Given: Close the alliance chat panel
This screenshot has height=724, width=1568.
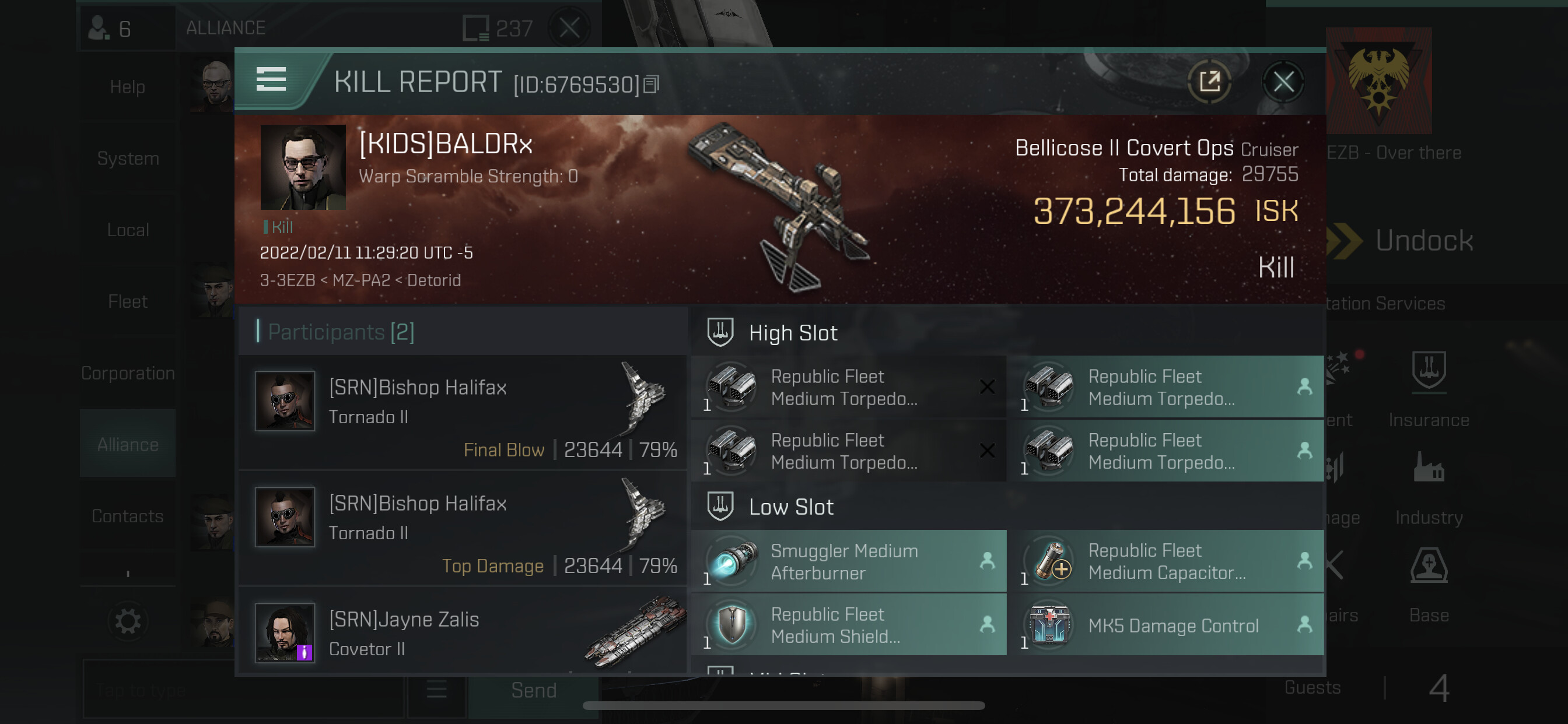Looking at the screenshot, I should 569,27.
